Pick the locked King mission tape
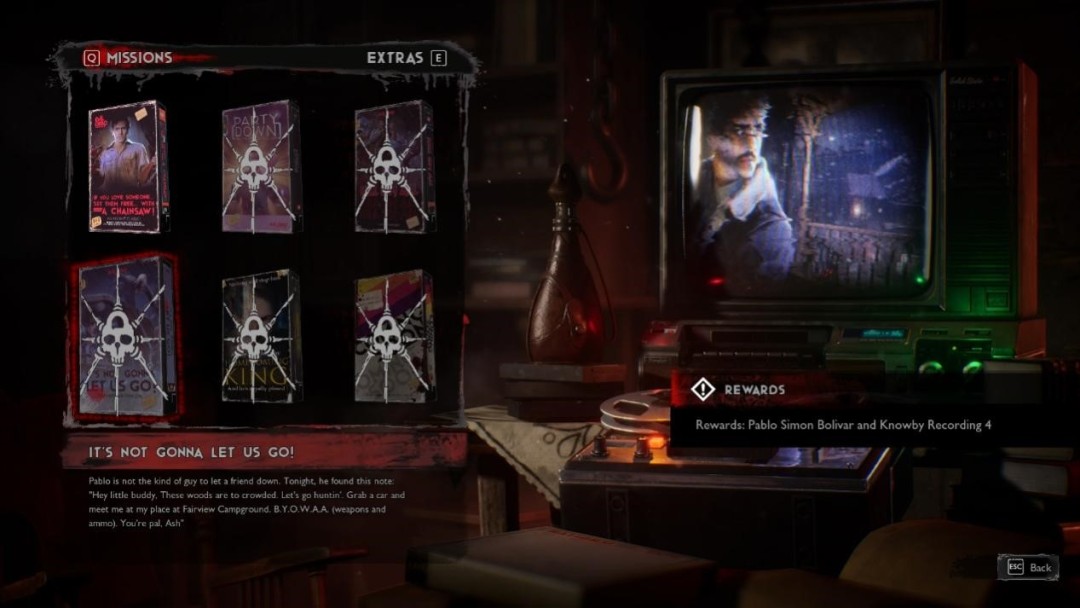This screenshot has height=608, width=1080. point(260,336)
